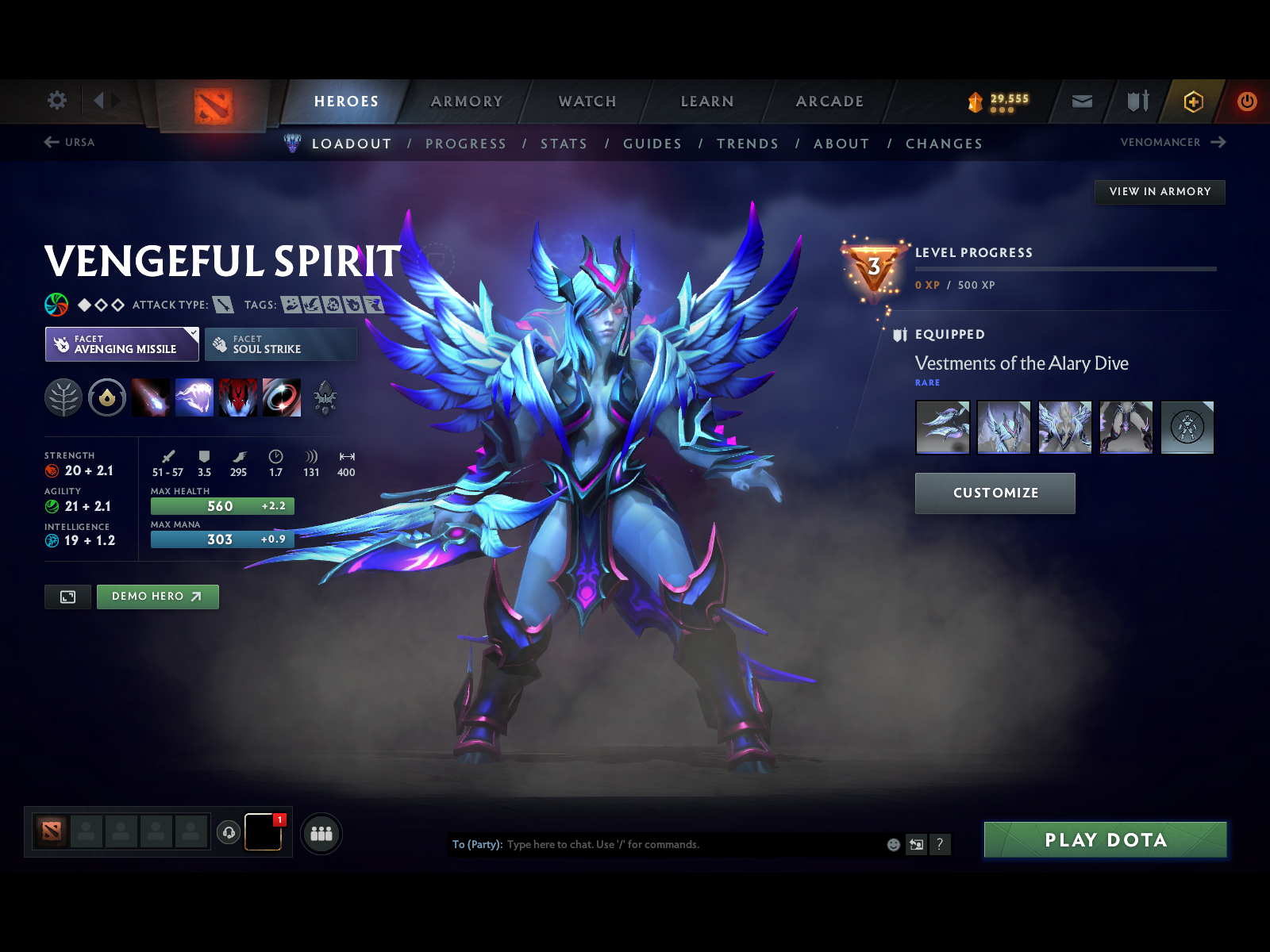Switch to the Guides tab
This screenshot has height=952, width=1270.
pos(652,144)
